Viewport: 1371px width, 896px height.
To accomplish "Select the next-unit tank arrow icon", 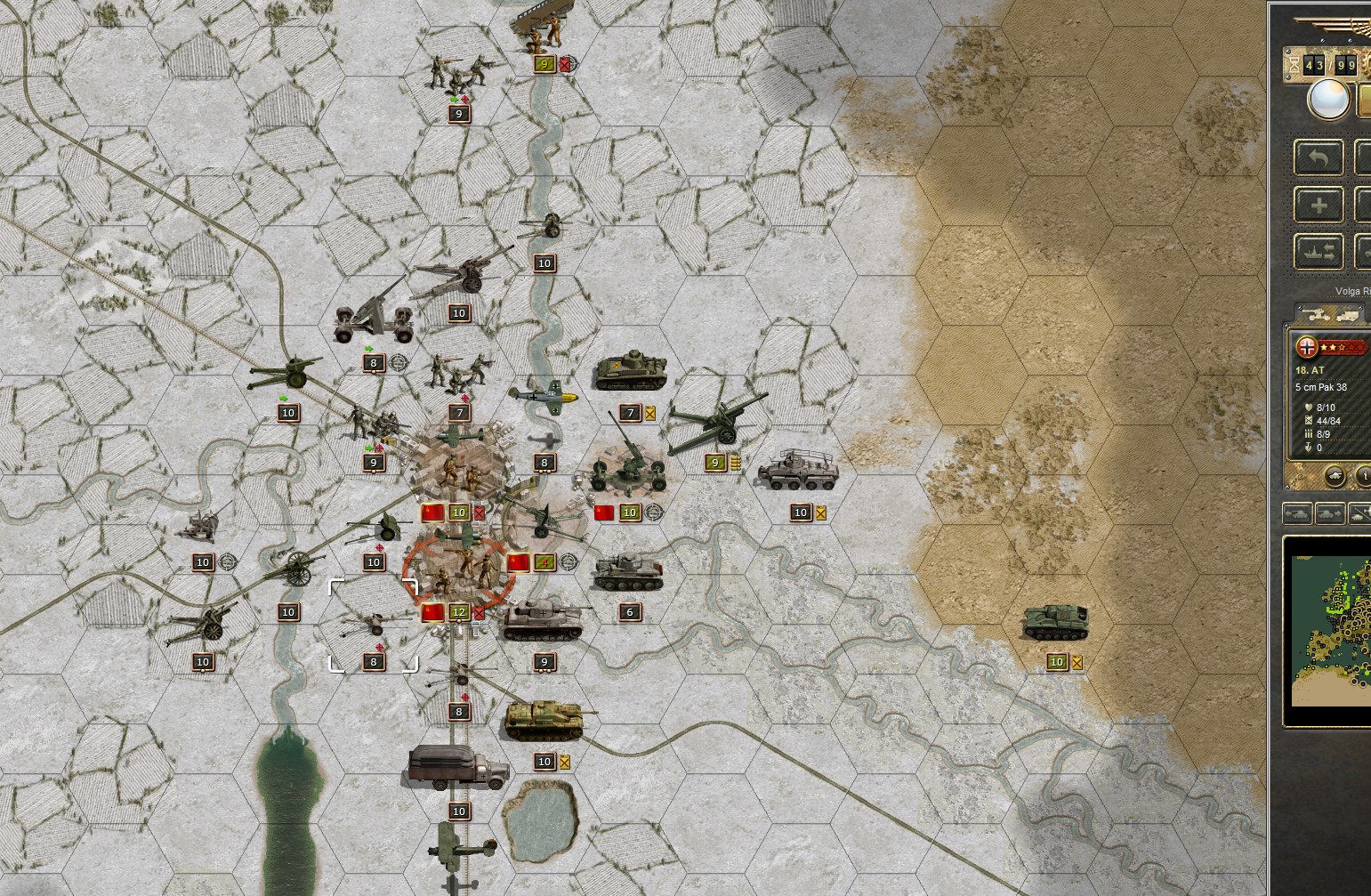I will [x=1331, y=514].
